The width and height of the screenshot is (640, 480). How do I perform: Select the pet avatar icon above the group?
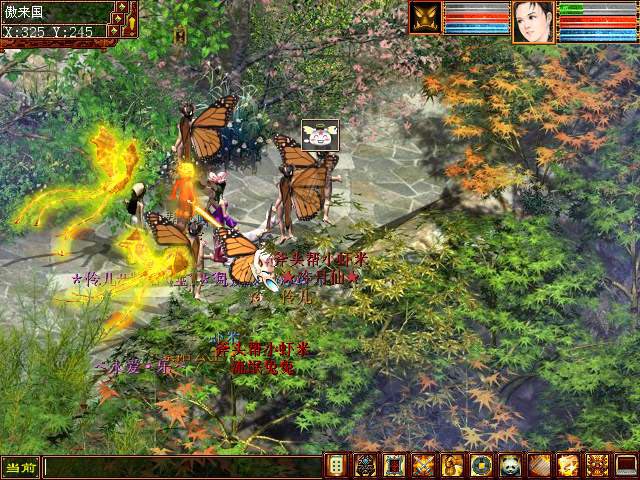320,134
